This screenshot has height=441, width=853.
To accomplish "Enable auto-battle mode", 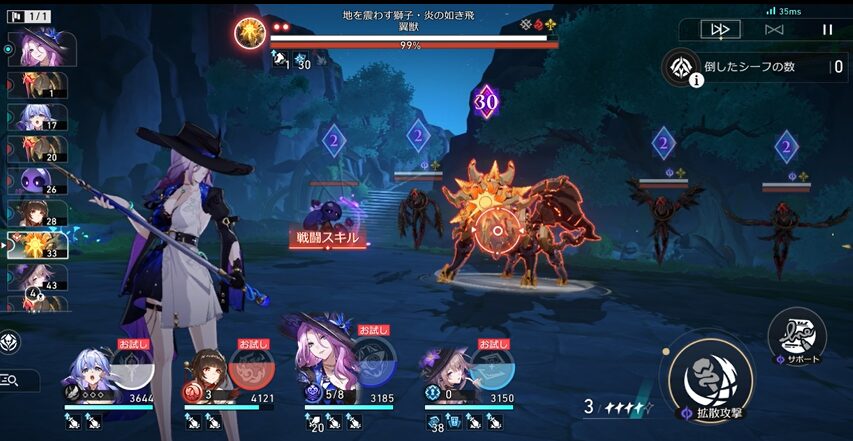I will click(x=773, y=30).
